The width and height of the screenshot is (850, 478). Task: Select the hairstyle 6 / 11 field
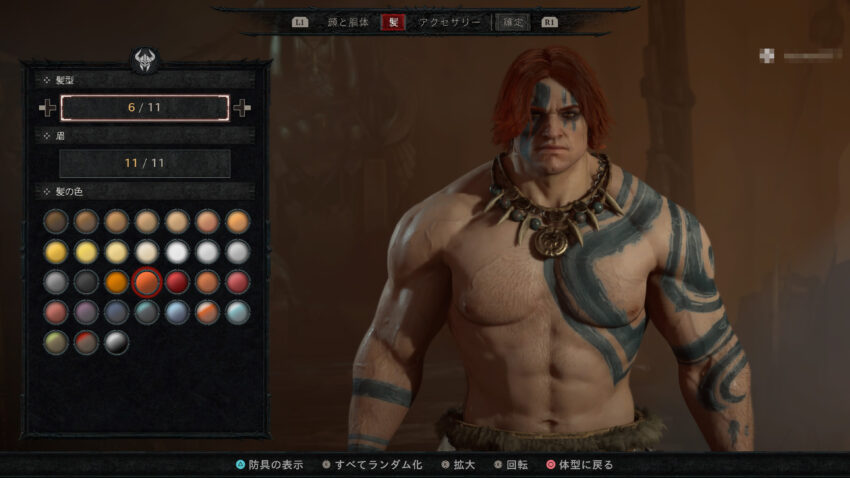(145, 108)
